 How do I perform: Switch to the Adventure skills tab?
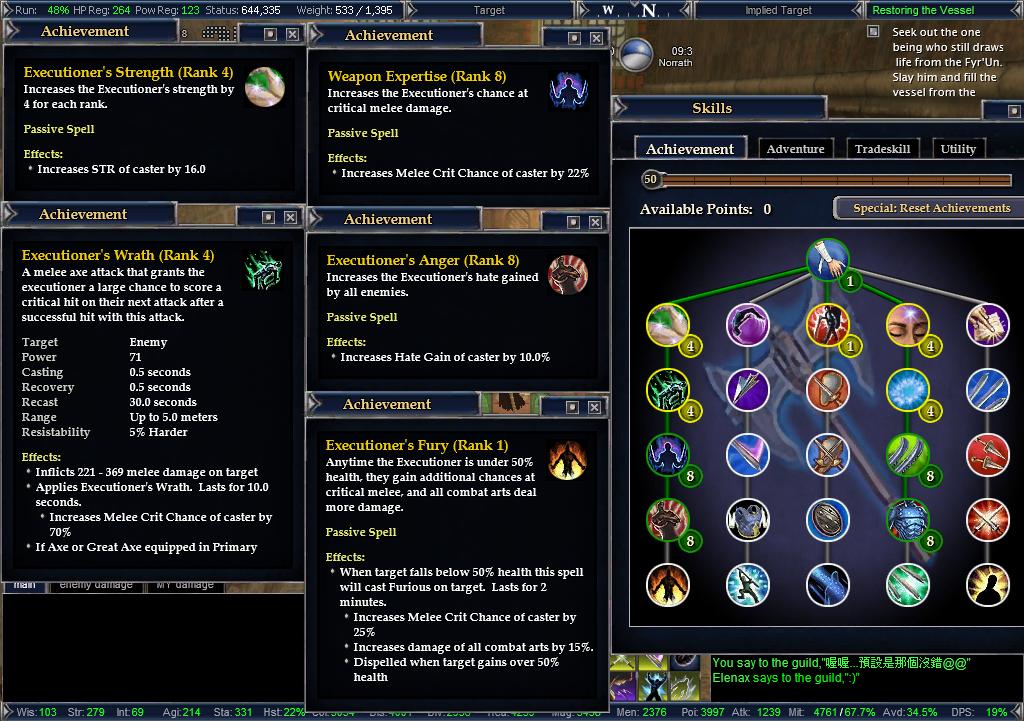[x=795, y=149]
